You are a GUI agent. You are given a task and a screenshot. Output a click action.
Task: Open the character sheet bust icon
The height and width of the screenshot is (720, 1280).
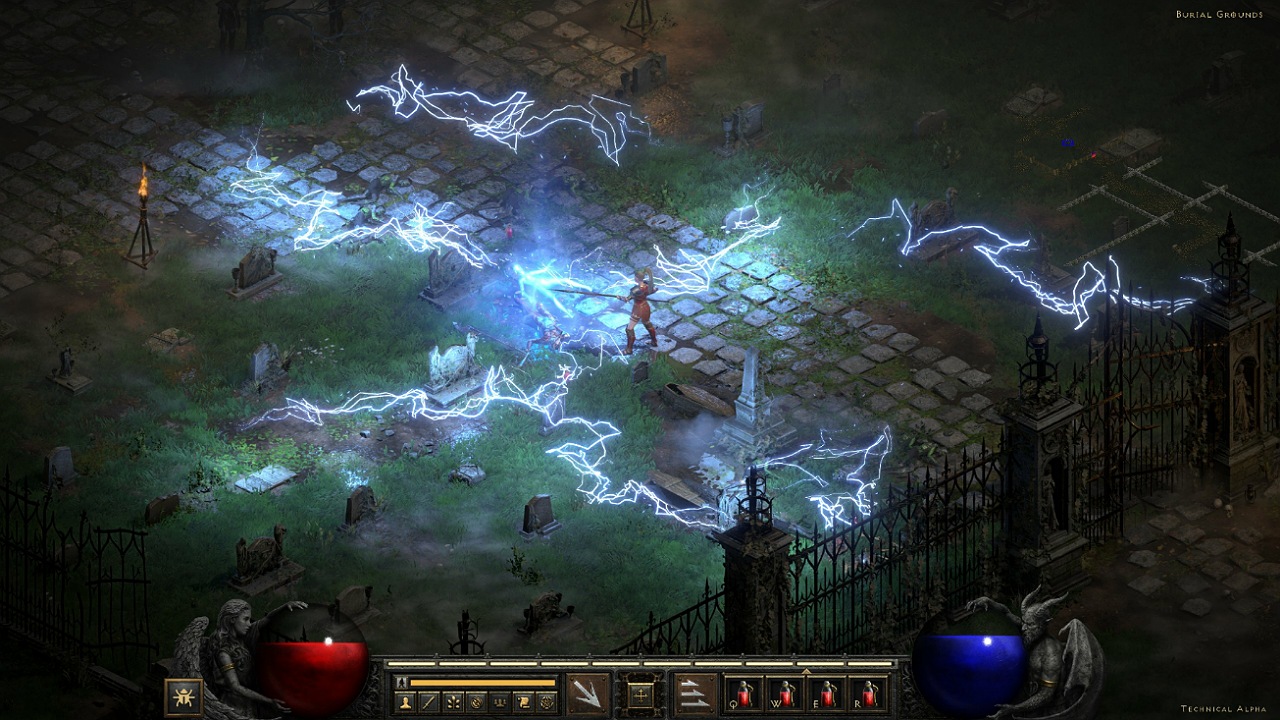point(406,702)
